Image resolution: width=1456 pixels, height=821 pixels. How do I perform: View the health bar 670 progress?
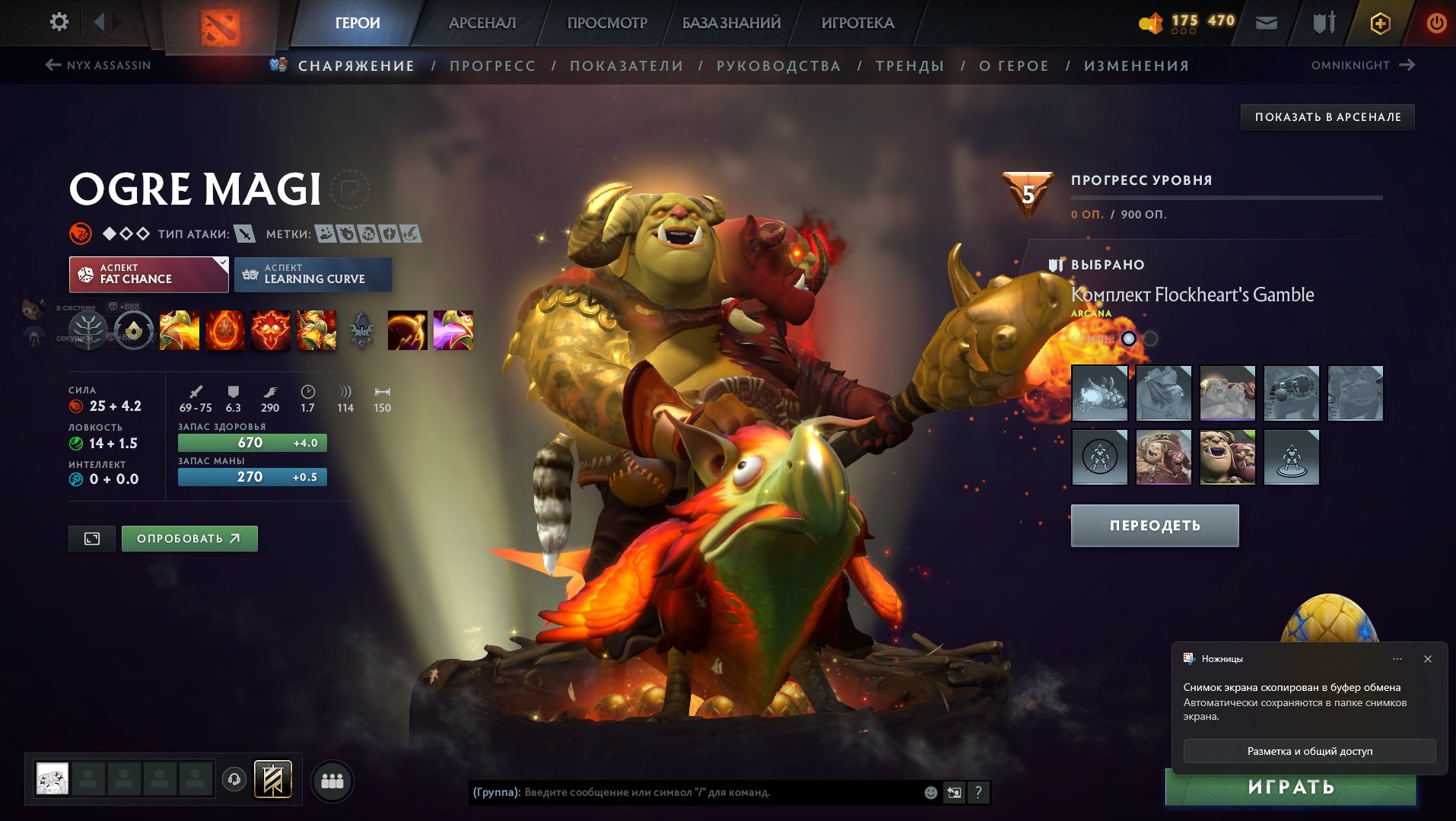click(x=251, y=441)
